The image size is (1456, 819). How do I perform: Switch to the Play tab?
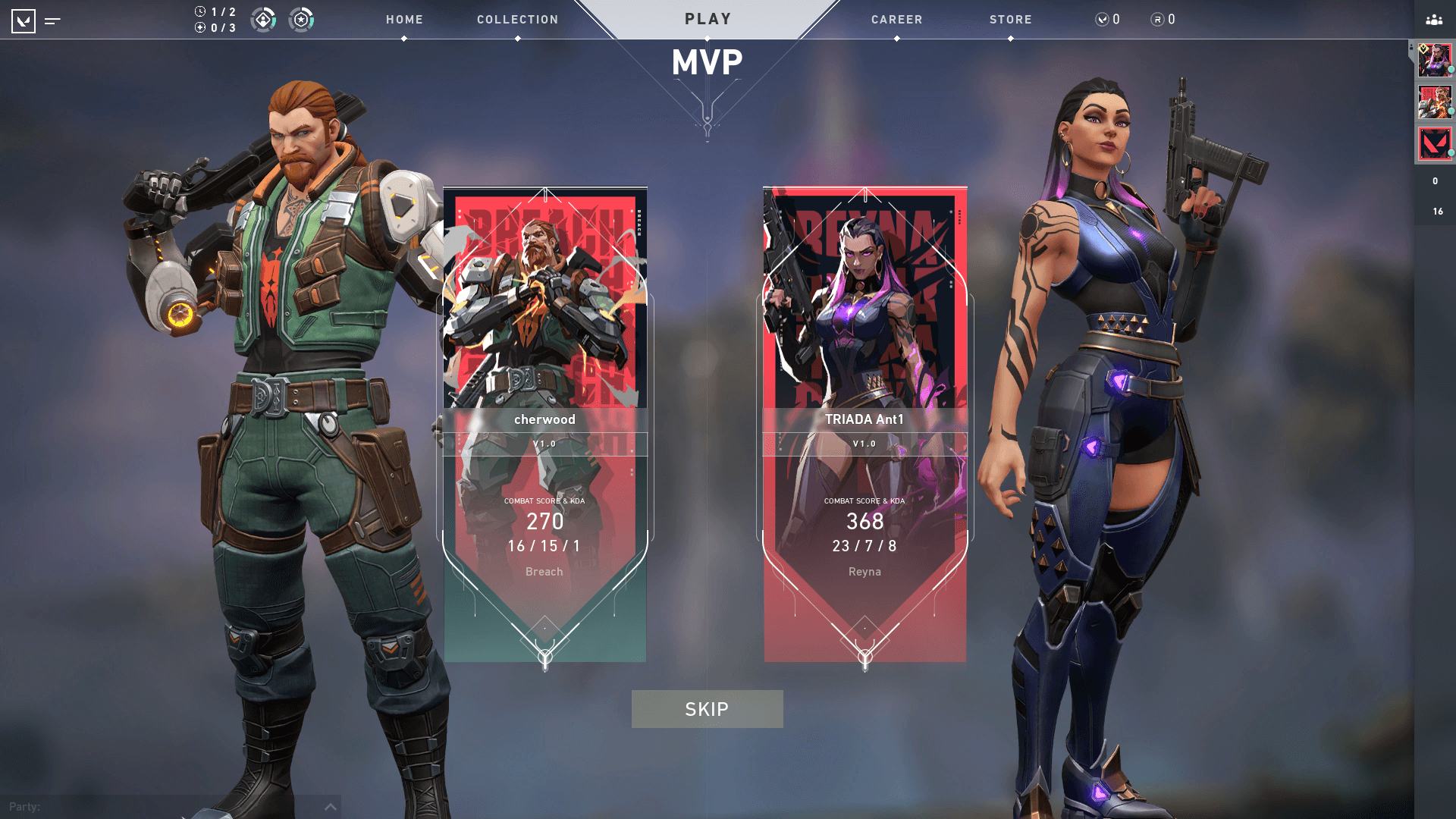tap(708, 19)
